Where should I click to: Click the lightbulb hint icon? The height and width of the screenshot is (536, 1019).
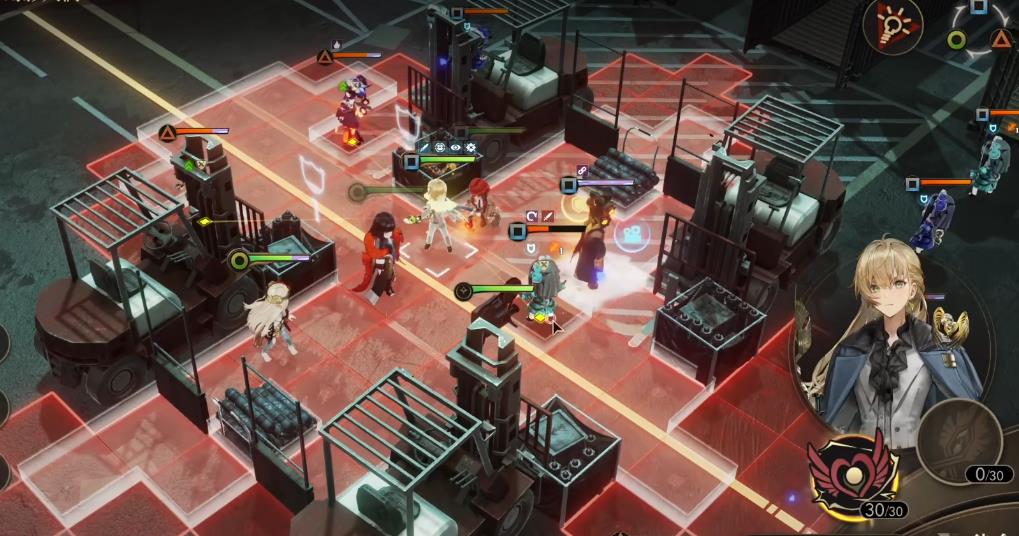coord(893,23)
